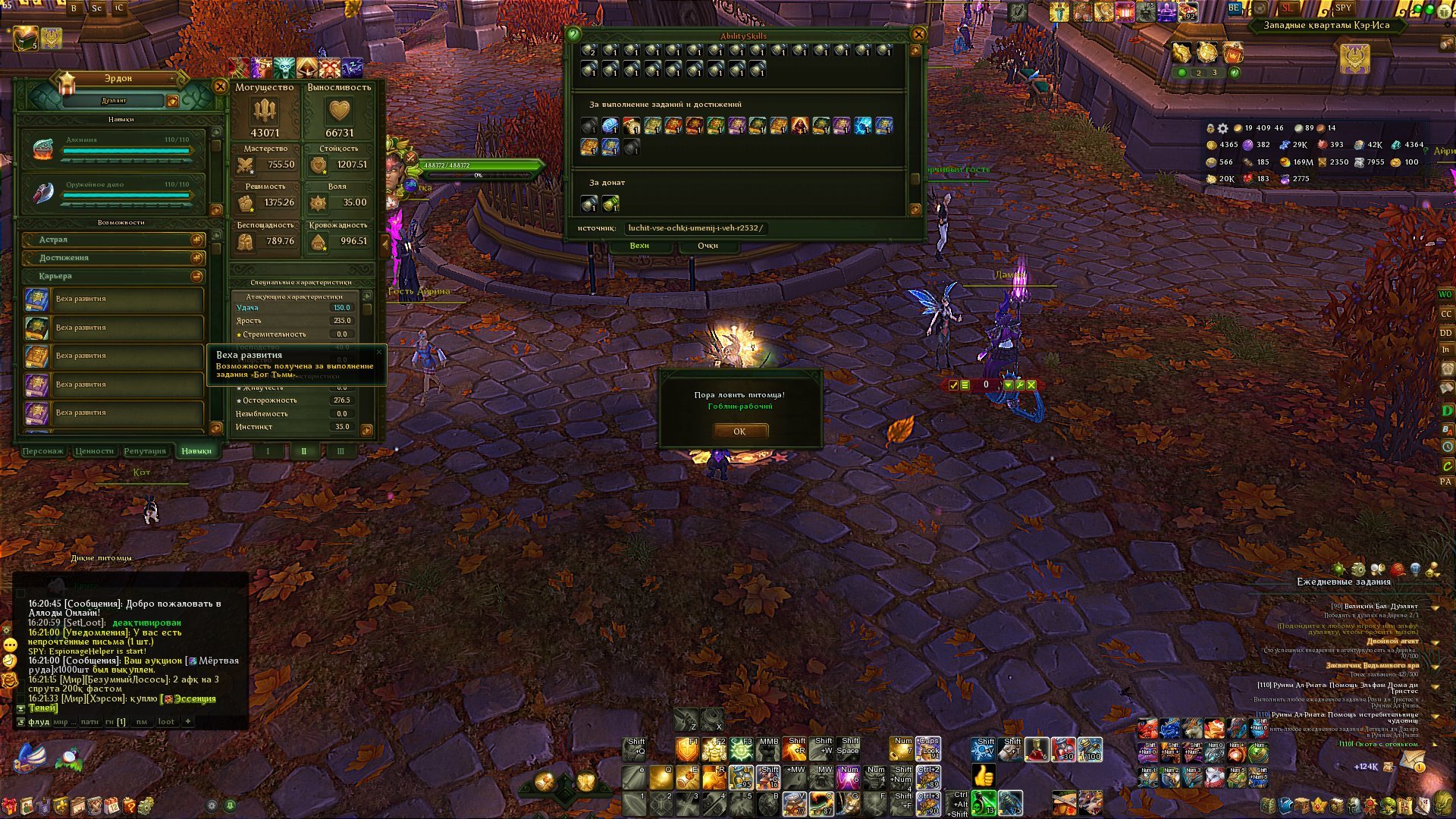Switch to the Ценности tab
1456x819 pixels.
pyautogui.click(x=94, y=451)
